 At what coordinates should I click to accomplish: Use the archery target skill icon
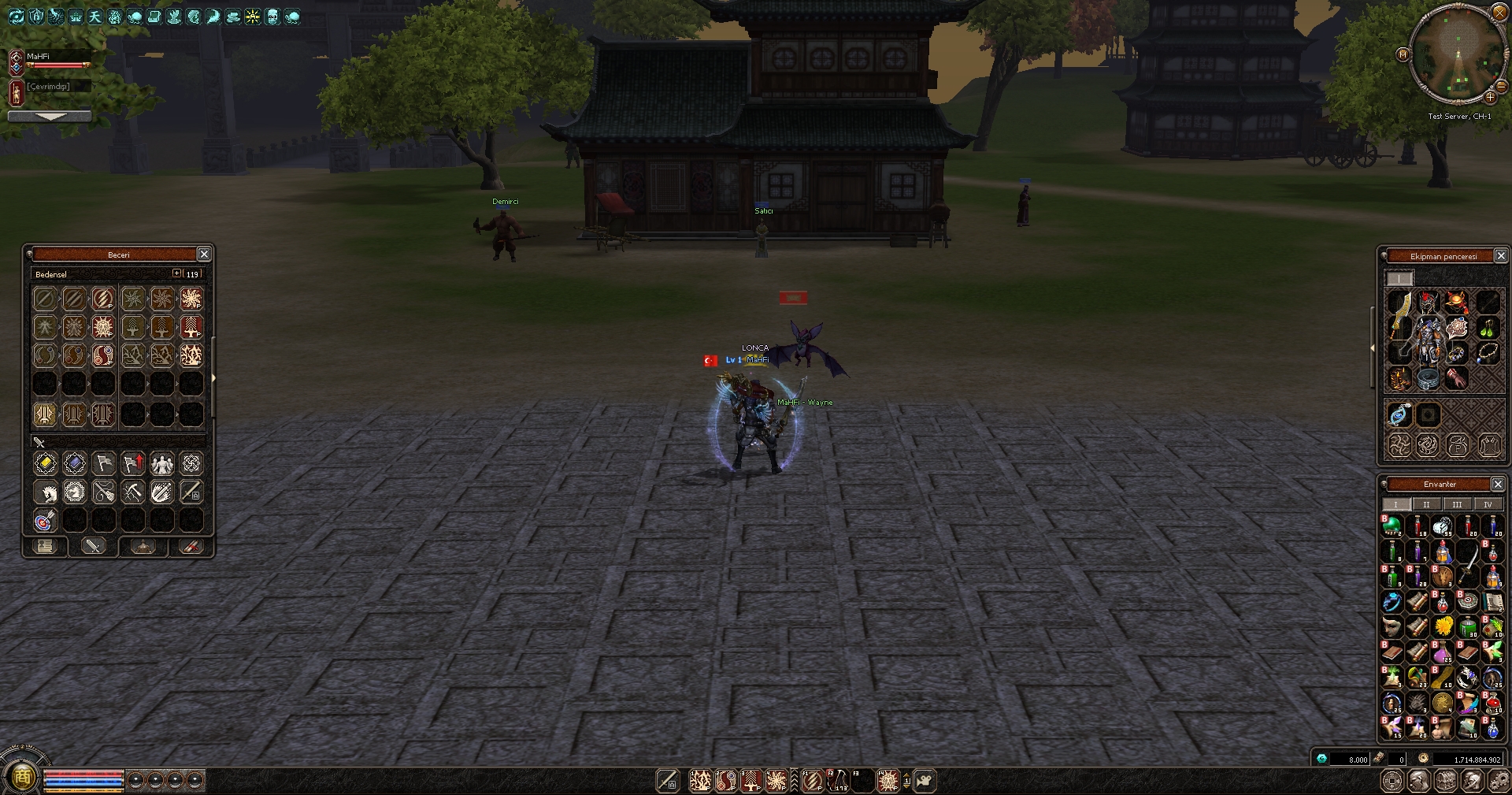45,521
